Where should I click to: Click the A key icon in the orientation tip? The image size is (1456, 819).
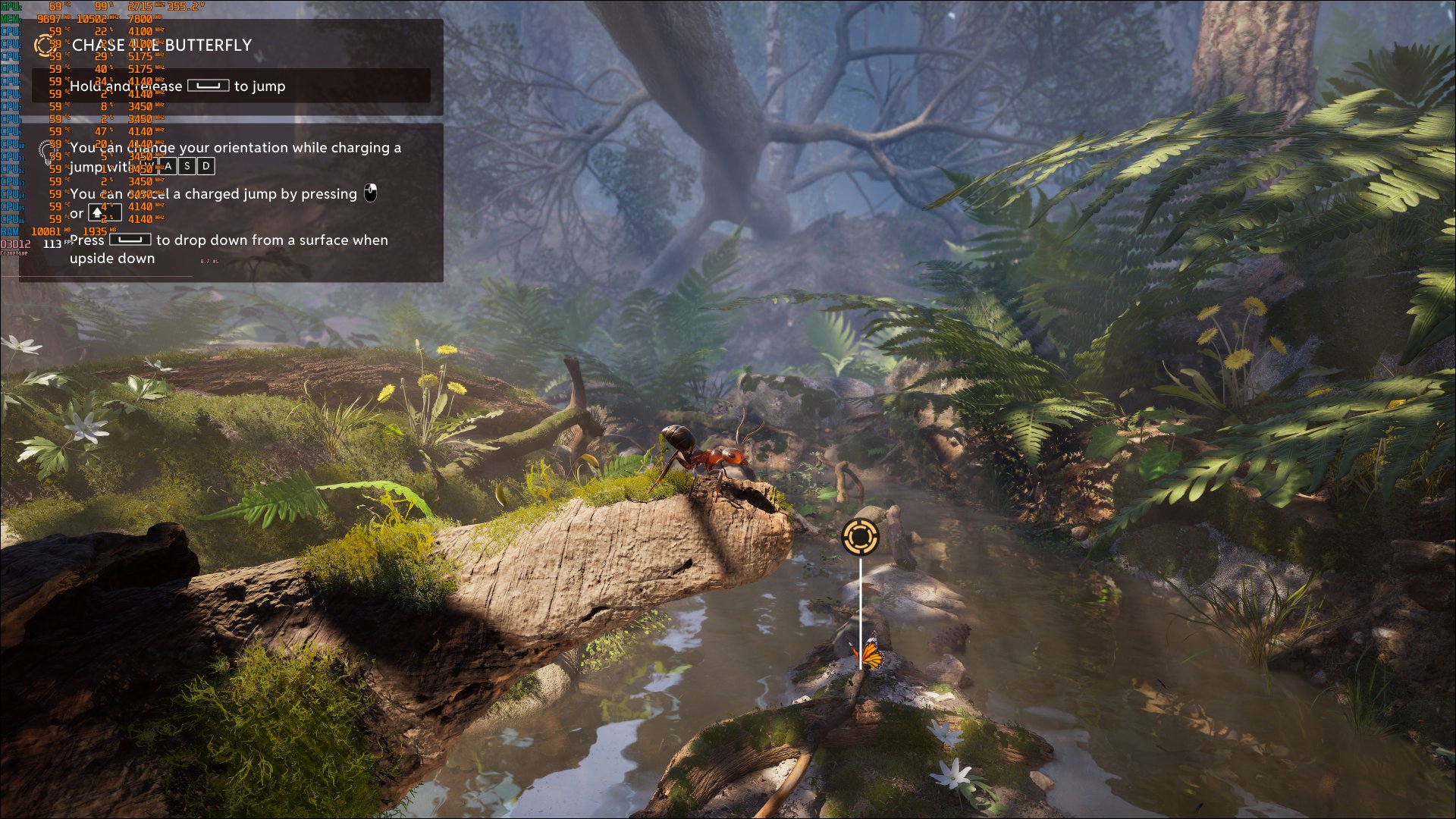click(x=168, y=166)
